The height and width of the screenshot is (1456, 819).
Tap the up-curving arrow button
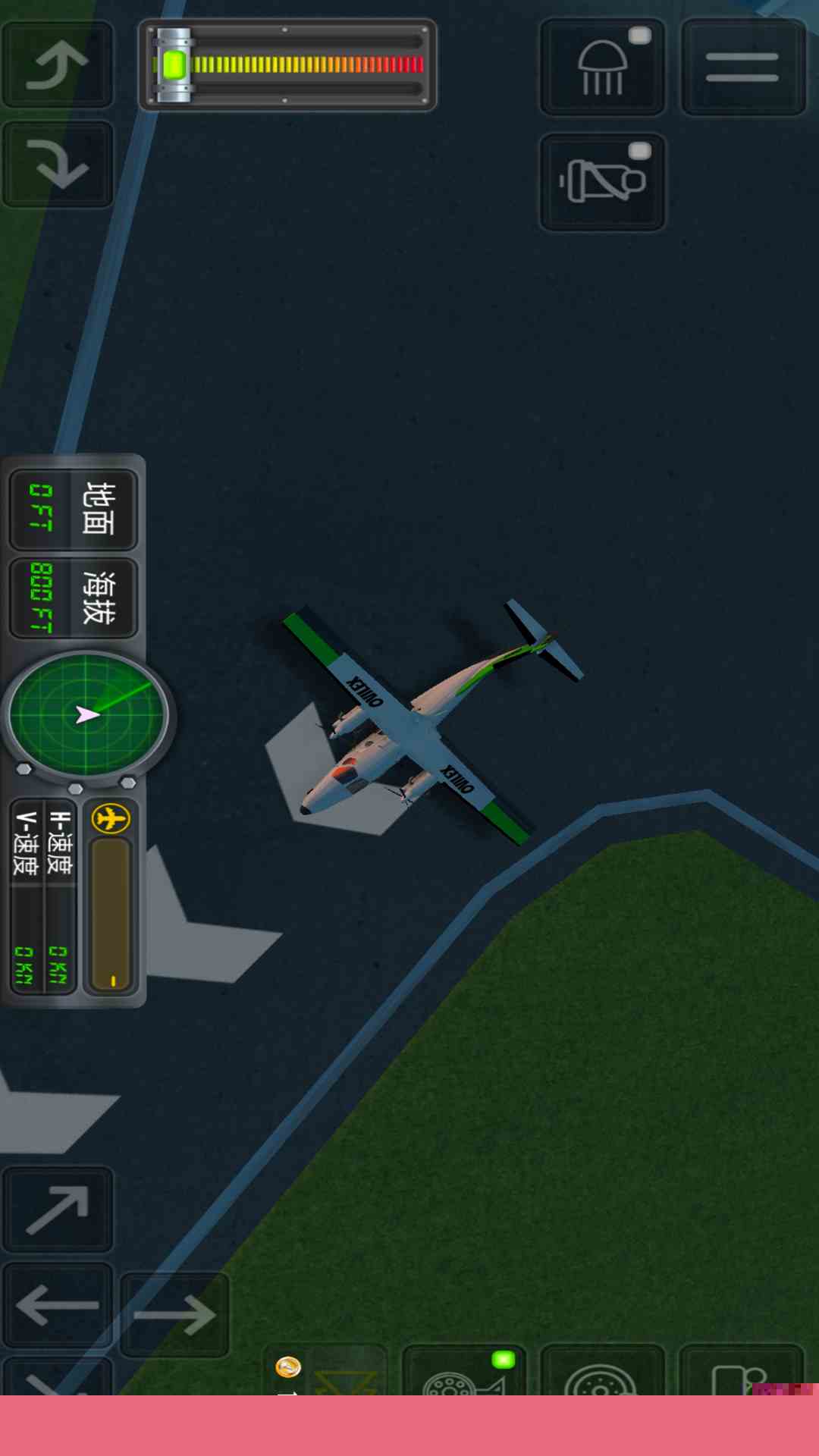coord(58,64)
